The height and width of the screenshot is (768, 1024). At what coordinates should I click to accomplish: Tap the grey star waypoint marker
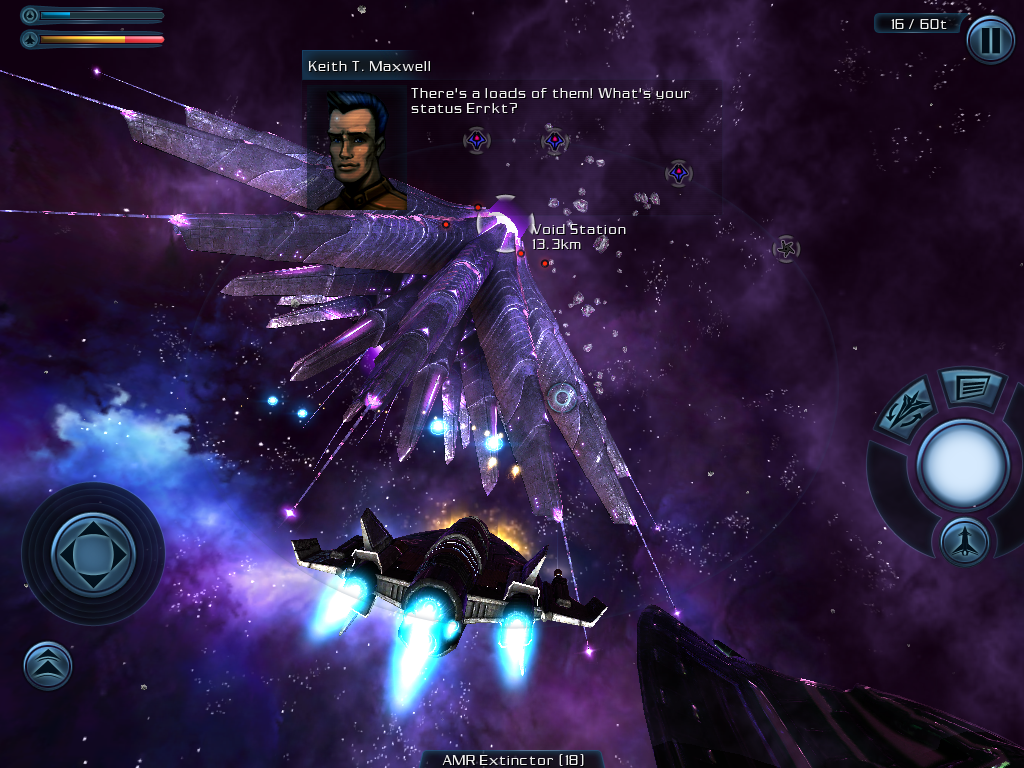[787, 248]
